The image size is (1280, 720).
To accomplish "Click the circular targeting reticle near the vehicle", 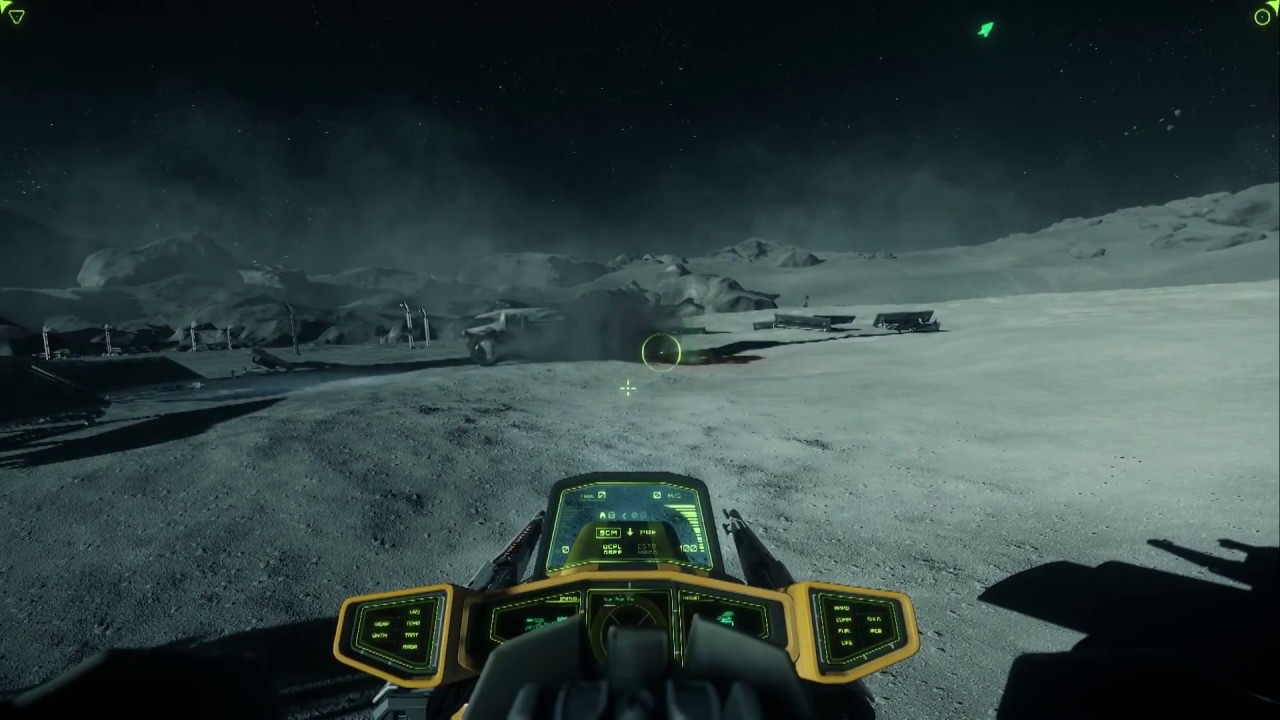I will click(x=660, y=352).
